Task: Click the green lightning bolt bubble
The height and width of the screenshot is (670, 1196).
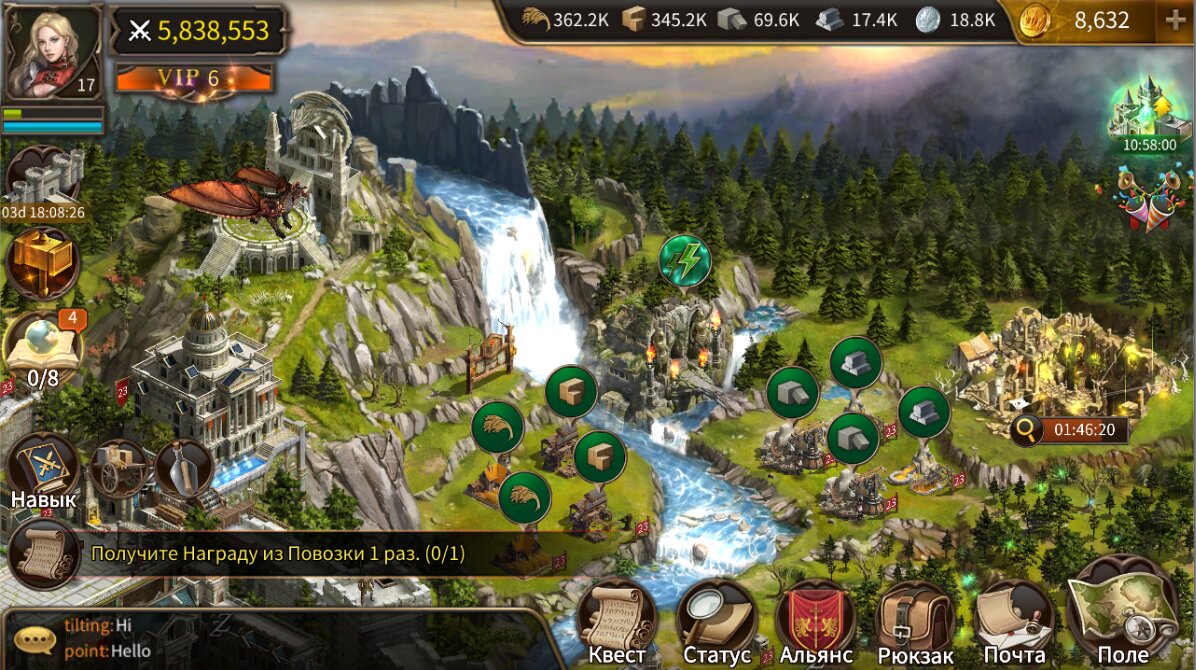Action: click(685, 260)
